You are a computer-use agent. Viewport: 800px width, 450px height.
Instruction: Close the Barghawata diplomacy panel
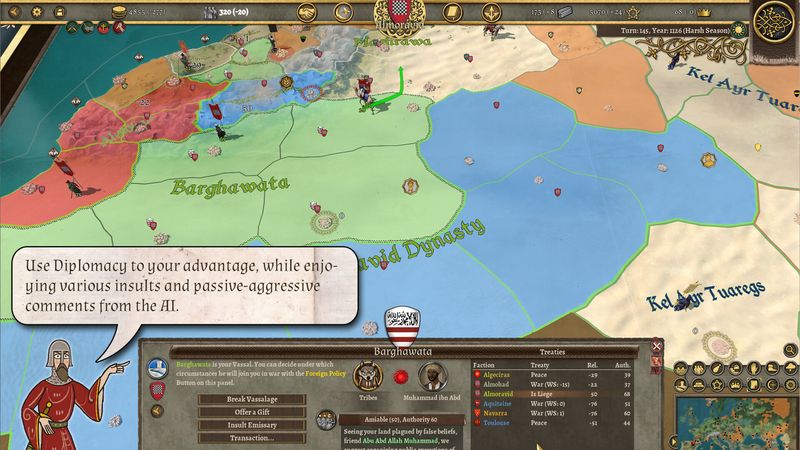tap(657, 346)
